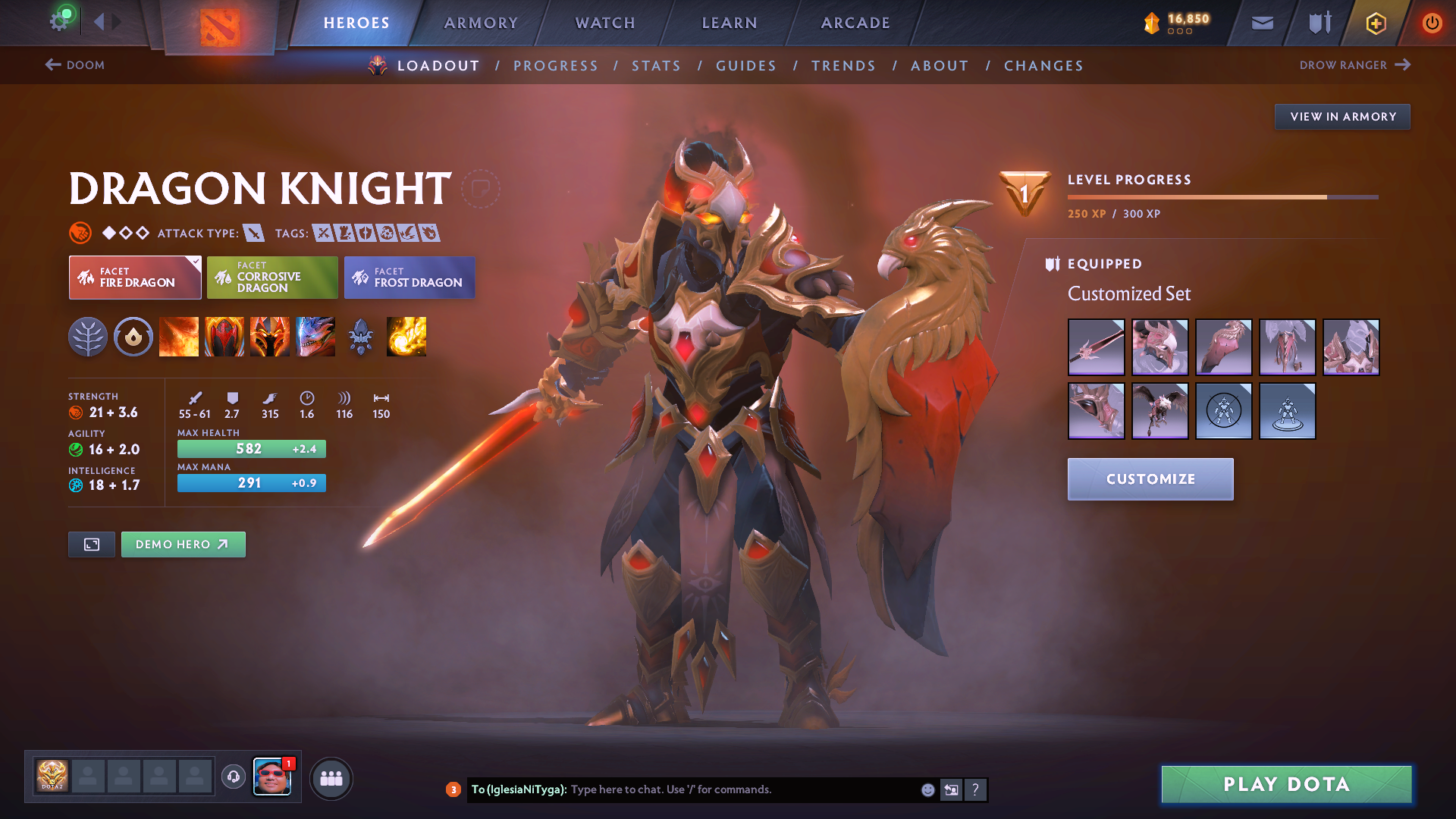Open the mail envelope icon
Viewport: 1456px width, 819px height.
1262,23
